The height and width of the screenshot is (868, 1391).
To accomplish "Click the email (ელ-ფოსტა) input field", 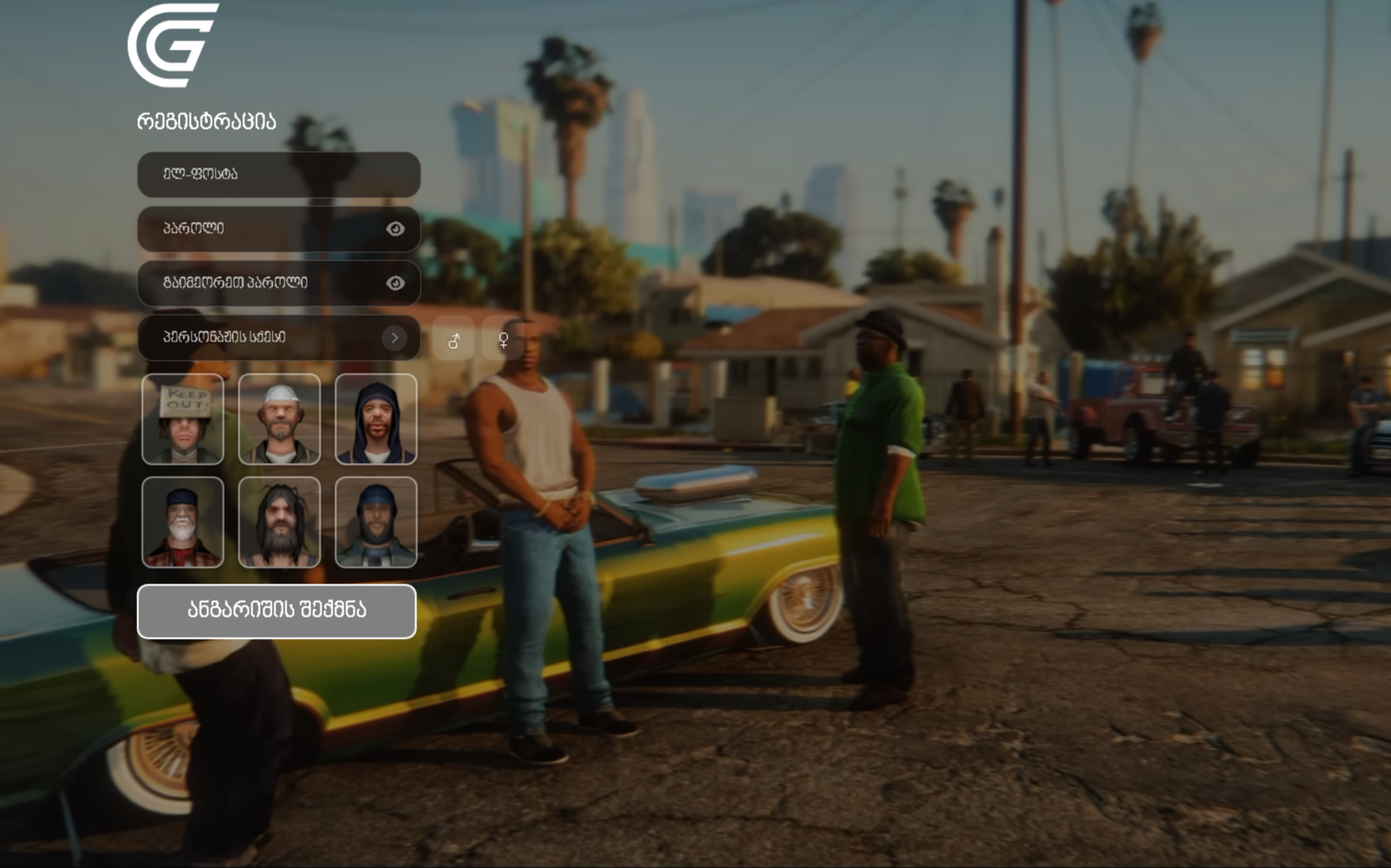I will point(278,174).
